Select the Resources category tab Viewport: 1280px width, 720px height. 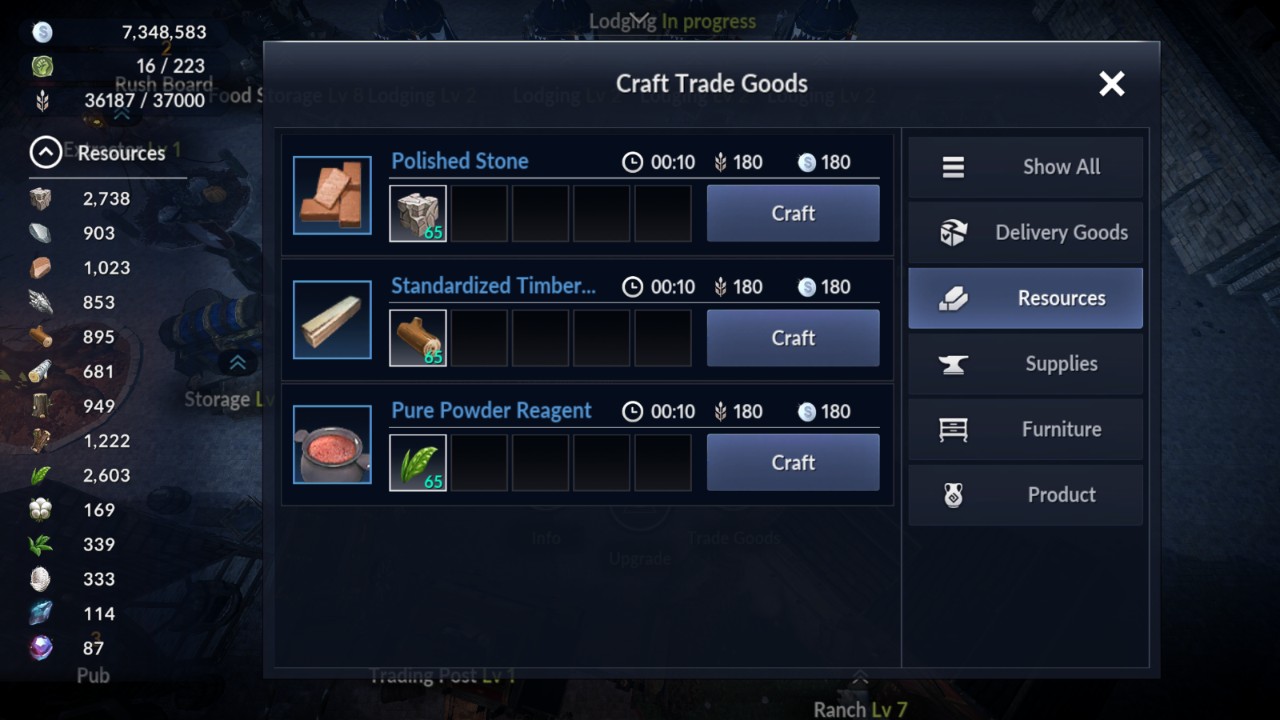click(x=1025, y=298)
